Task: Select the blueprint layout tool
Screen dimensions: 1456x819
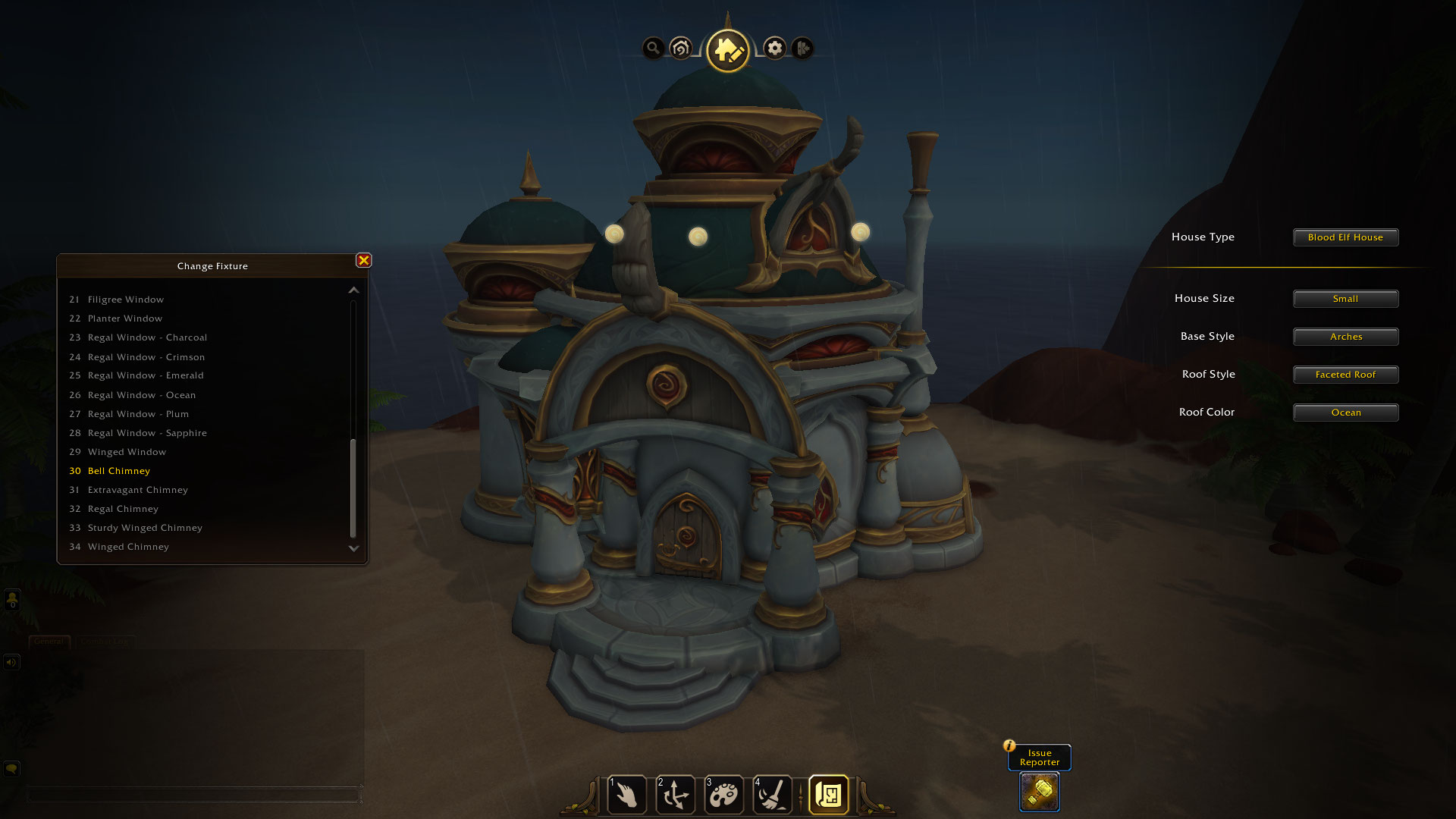Action: coord(828,795)
